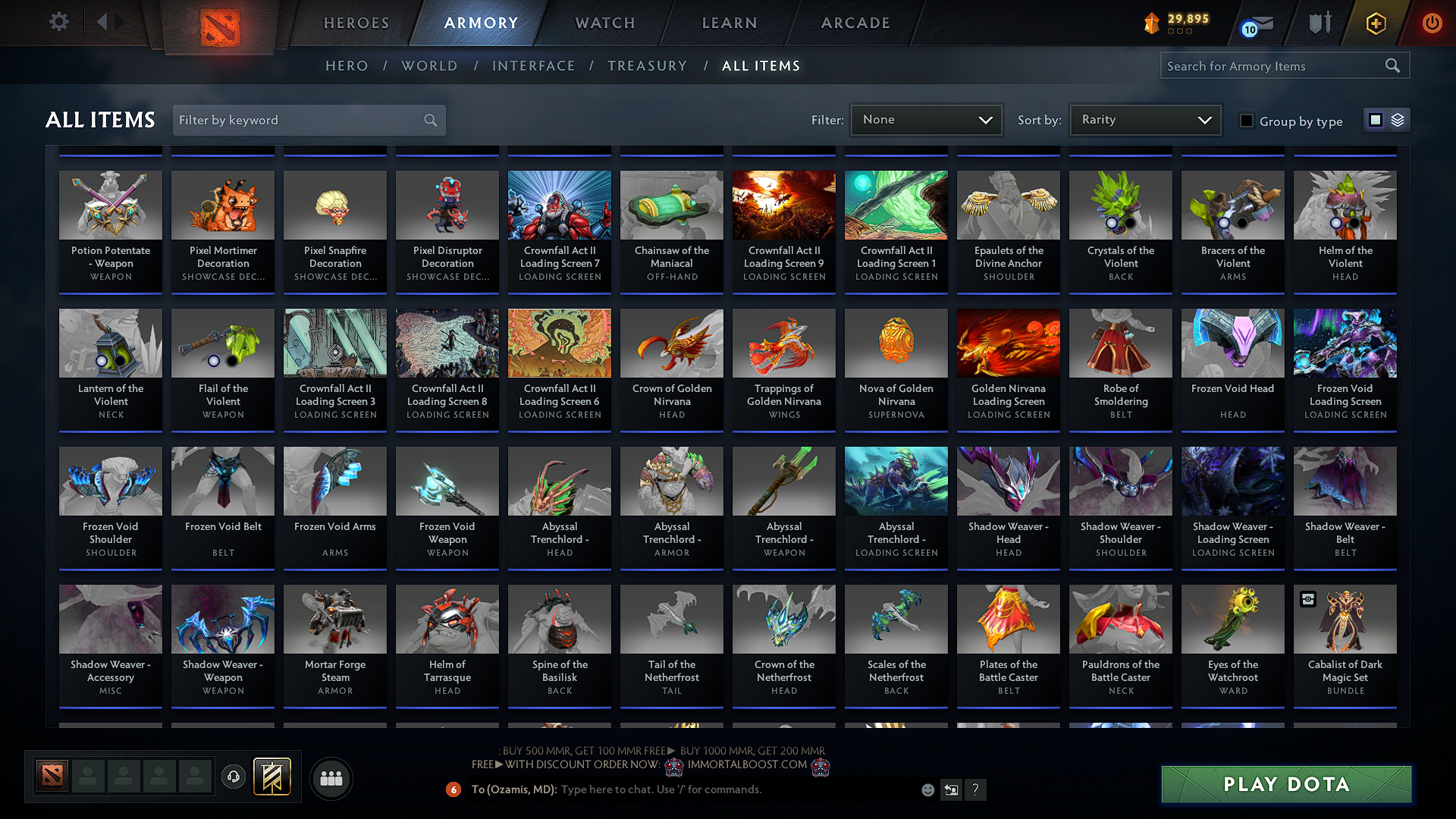Toggle the single grid view icon

(x=1374, y=119)
